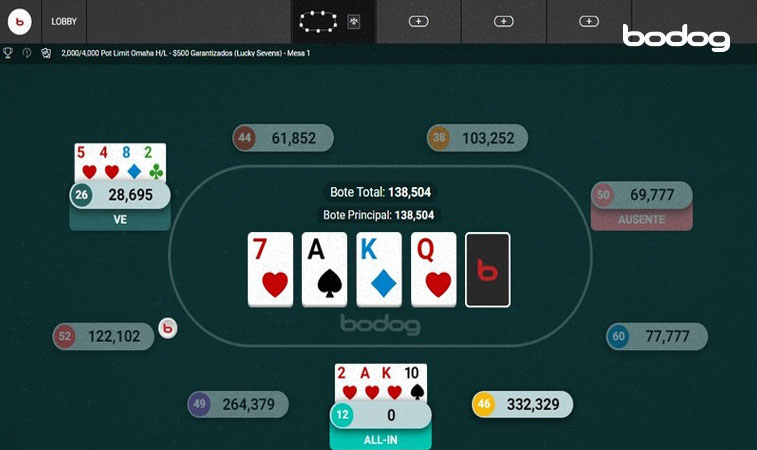Select the AUSENTE player seat with 69,777 chips
This screenshot has height=450, width=757.
641,195
